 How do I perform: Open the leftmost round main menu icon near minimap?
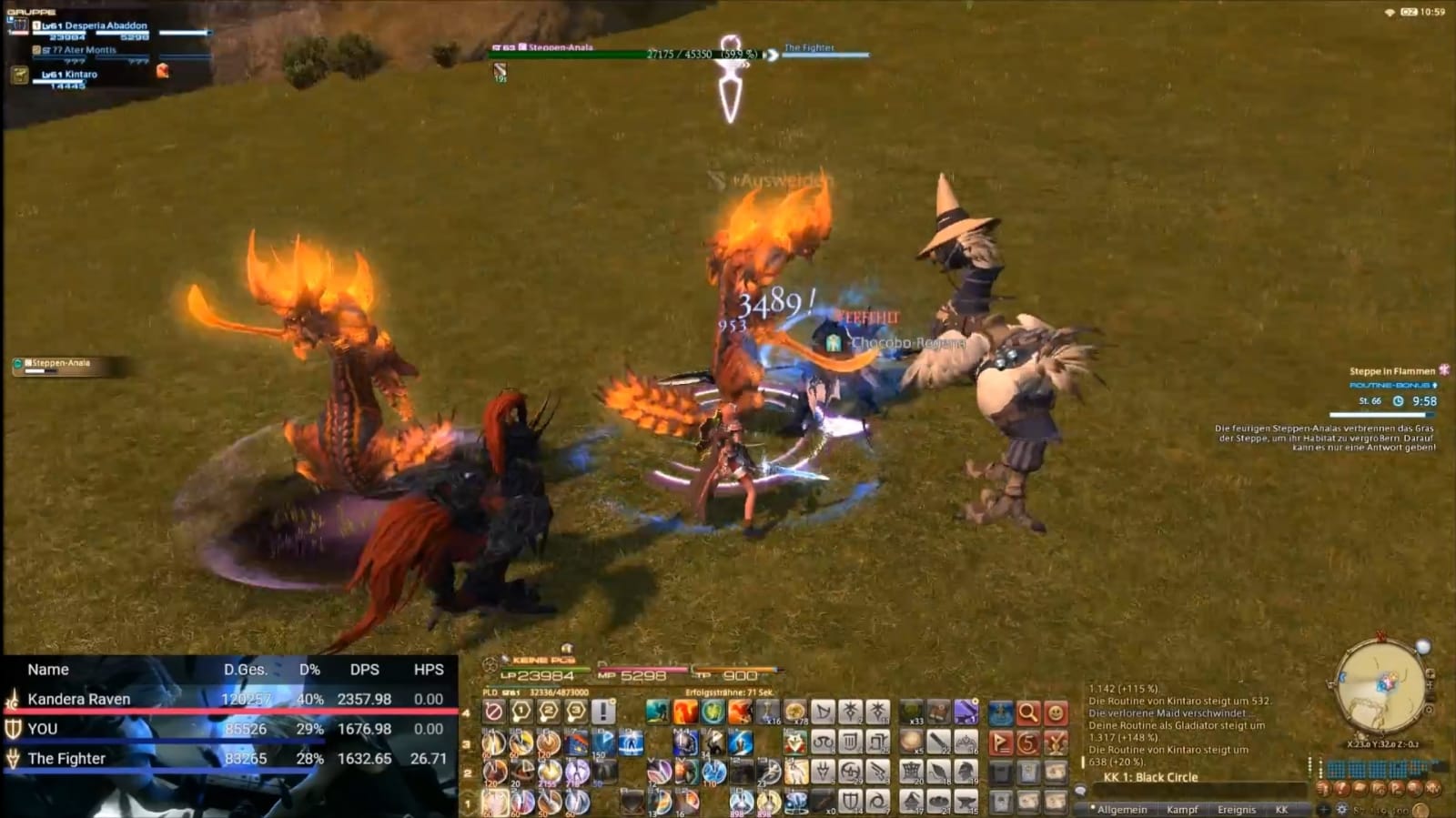1324,788
